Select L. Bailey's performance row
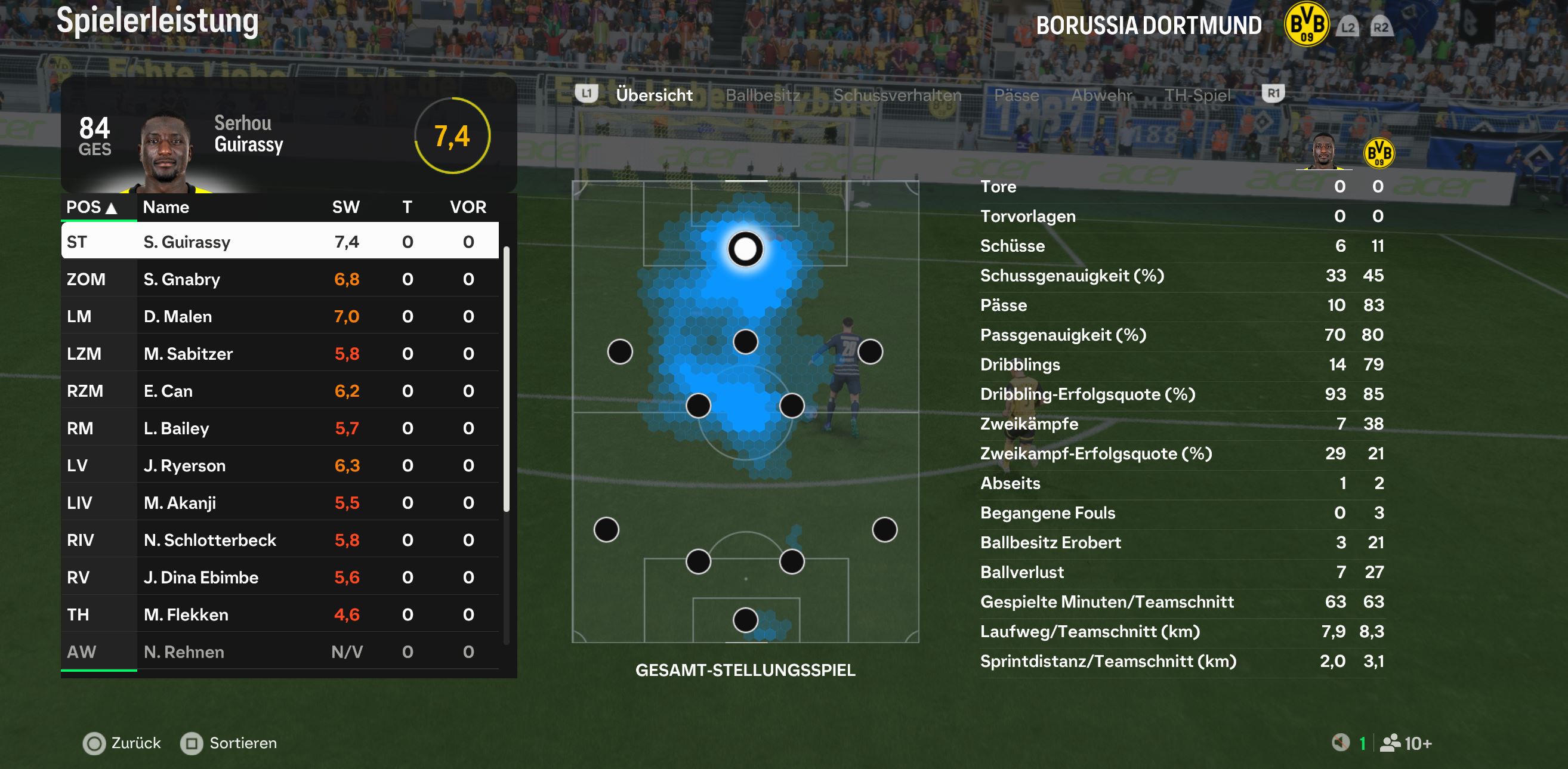1568x769 pixels. click(x=280, y=428)
